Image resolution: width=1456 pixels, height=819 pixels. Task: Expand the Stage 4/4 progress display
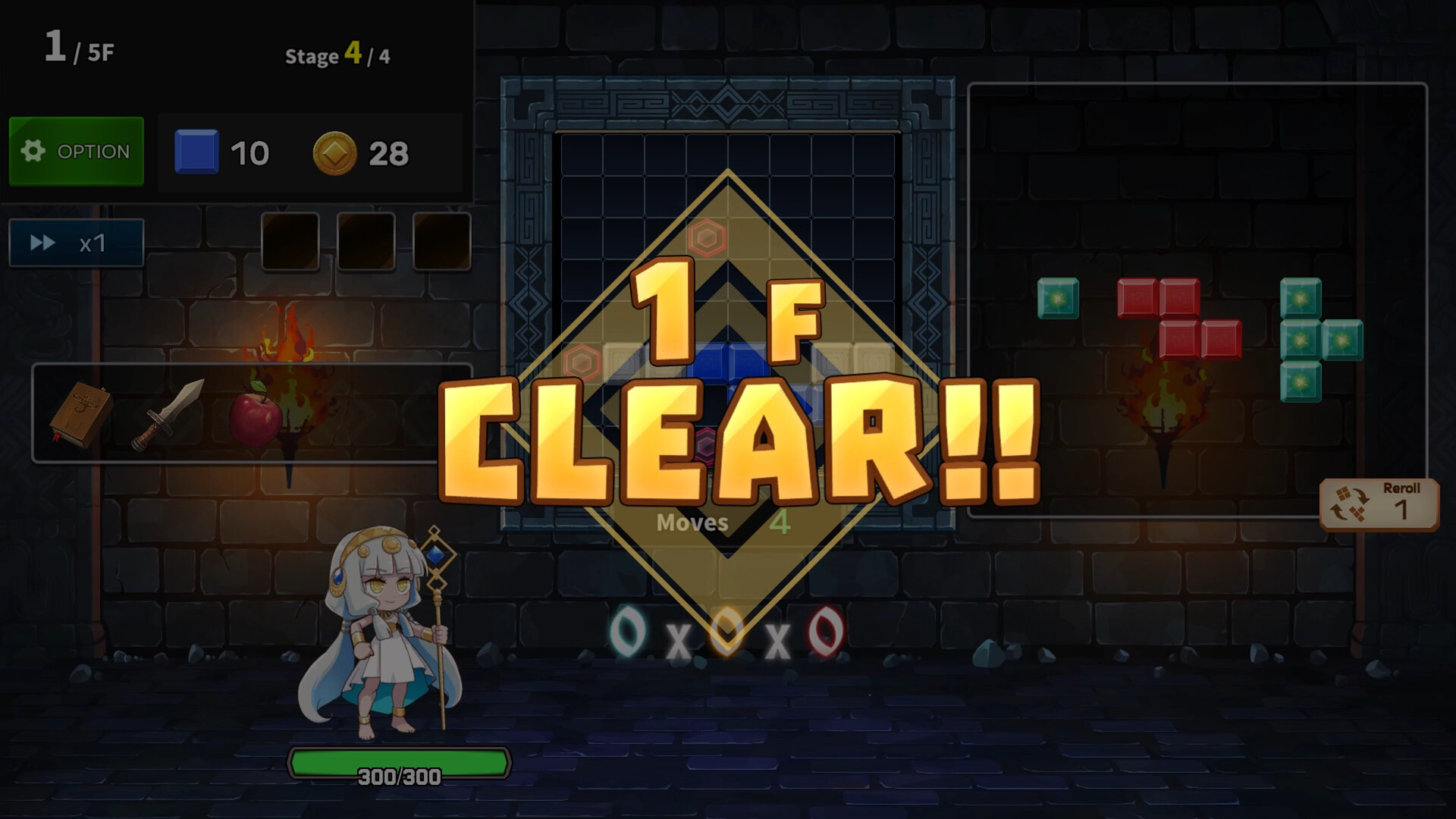pyautogui.click(x=339, y=55)
